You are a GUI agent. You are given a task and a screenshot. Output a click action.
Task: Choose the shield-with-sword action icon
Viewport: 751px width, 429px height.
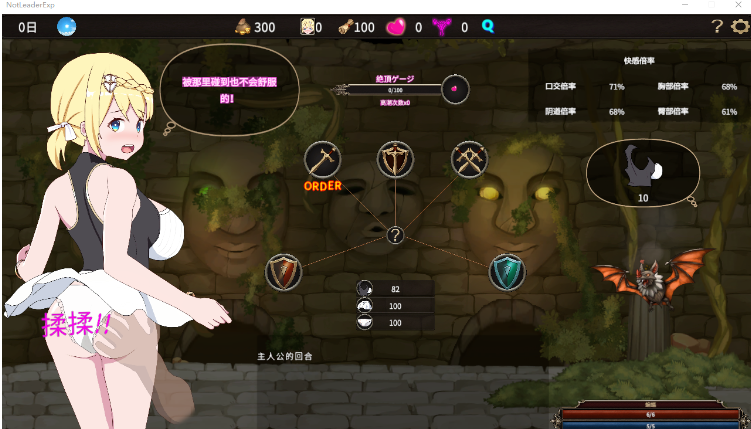395,158
